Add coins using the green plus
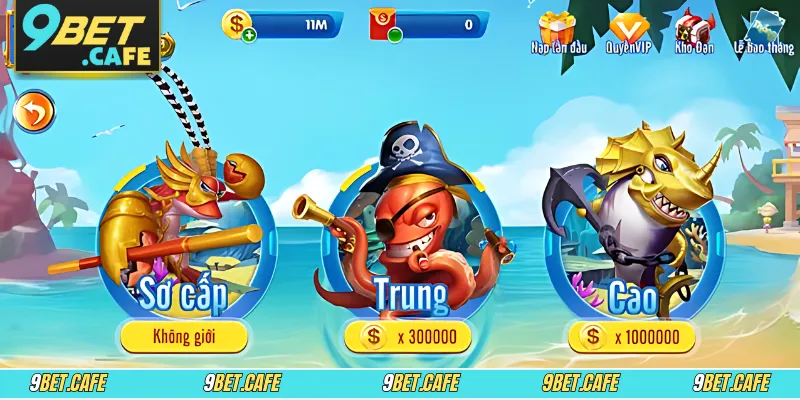This screenshot has width=800, height=400. 247,35
